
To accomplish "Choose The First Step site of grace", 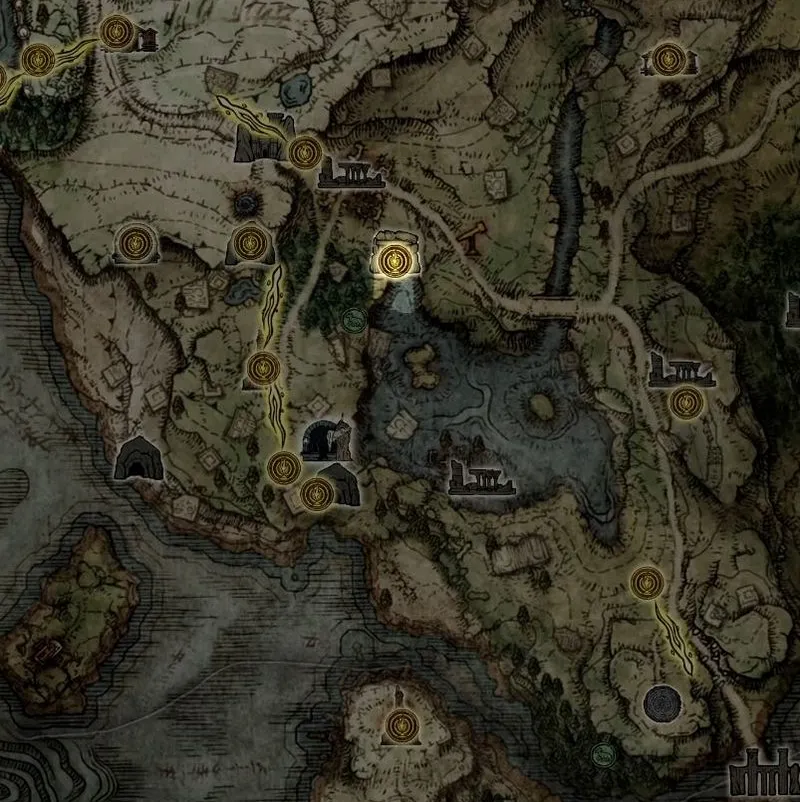I will point(284,466).
